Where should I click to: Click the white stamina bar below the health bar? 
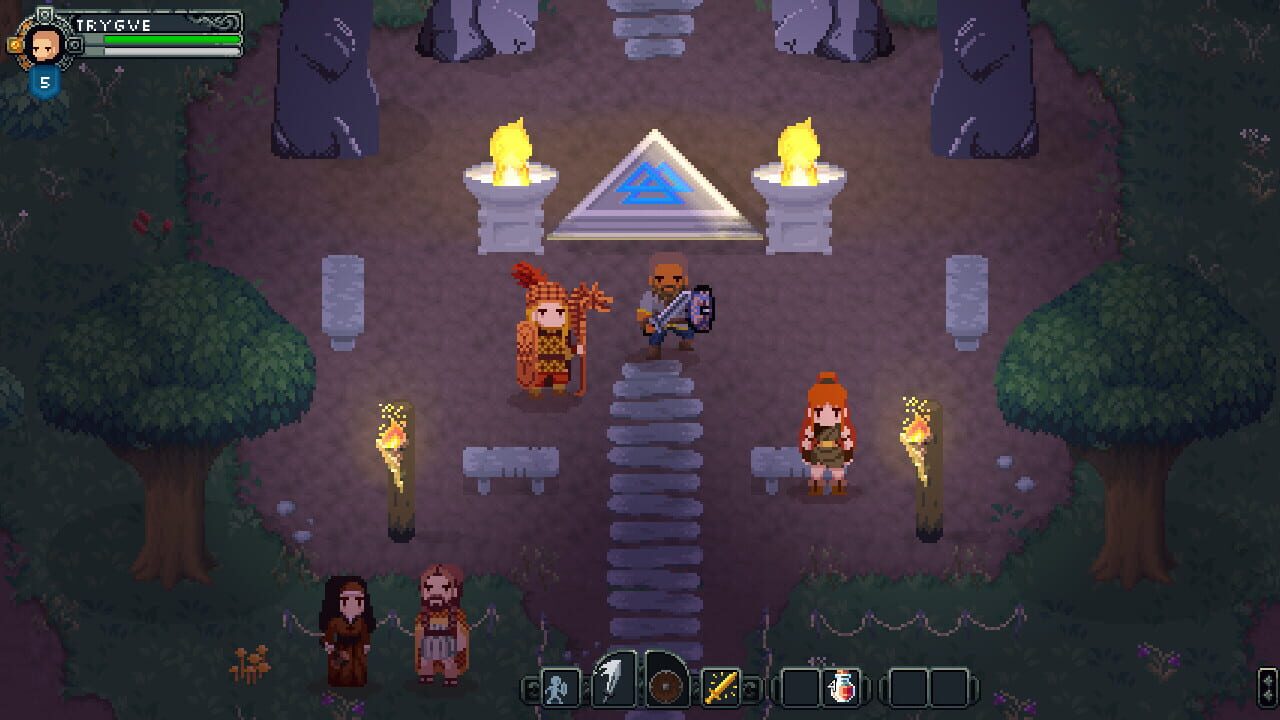pyautogui.click(x=171, y=51)
